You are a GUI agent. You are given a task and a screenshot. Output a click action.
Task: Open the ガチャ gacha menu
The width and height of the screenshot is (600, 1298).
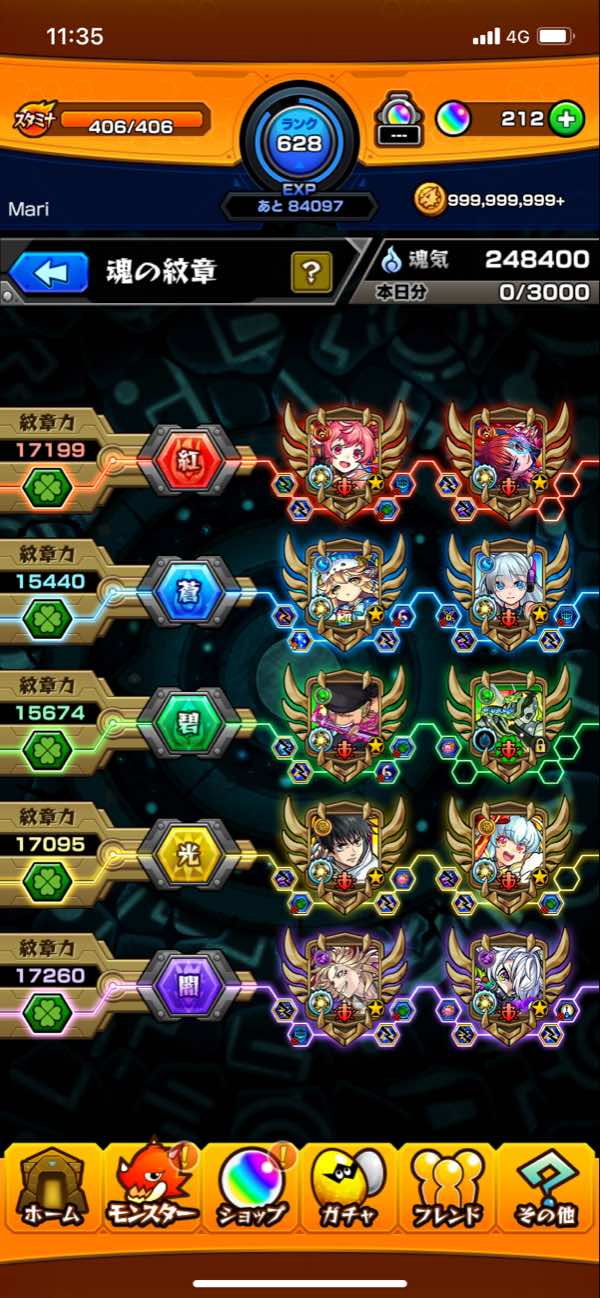coord(349,1189)
